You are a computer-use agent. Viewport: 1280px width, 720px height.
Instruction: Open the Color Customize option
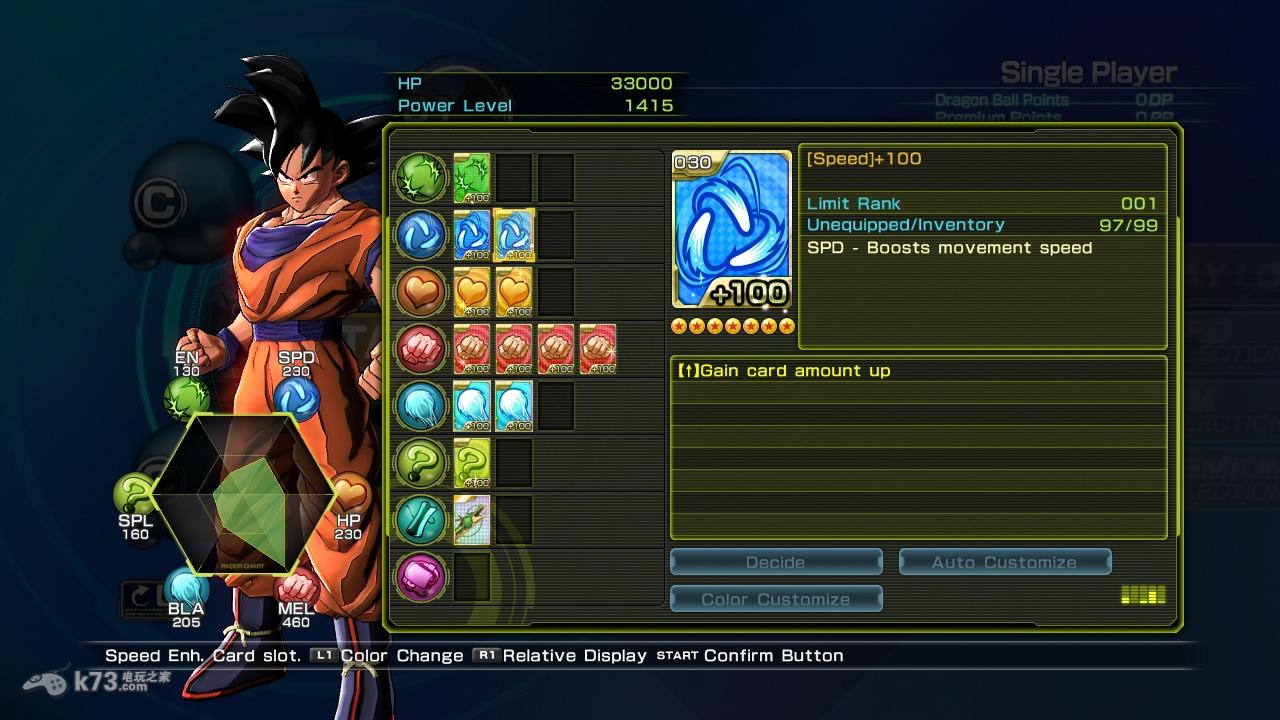tap(775, 599)
